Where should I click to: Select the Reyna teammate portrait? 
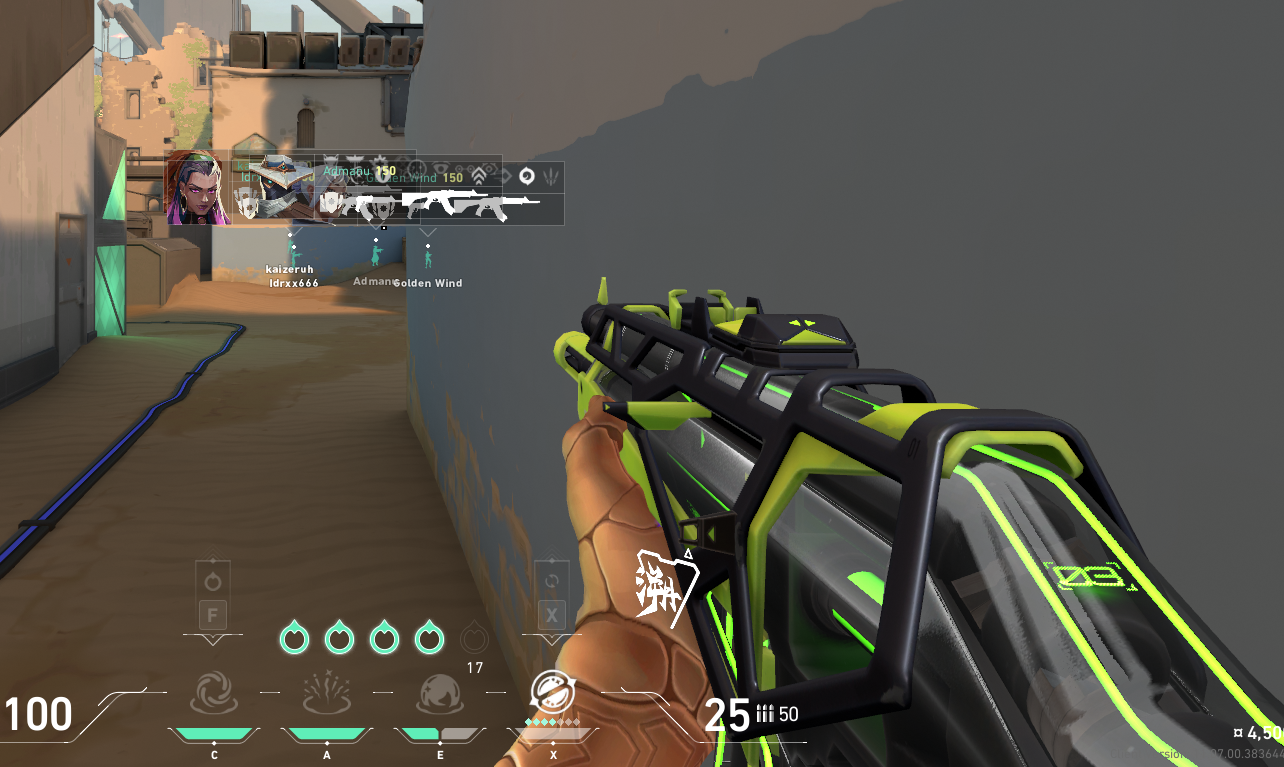(198, 187)
